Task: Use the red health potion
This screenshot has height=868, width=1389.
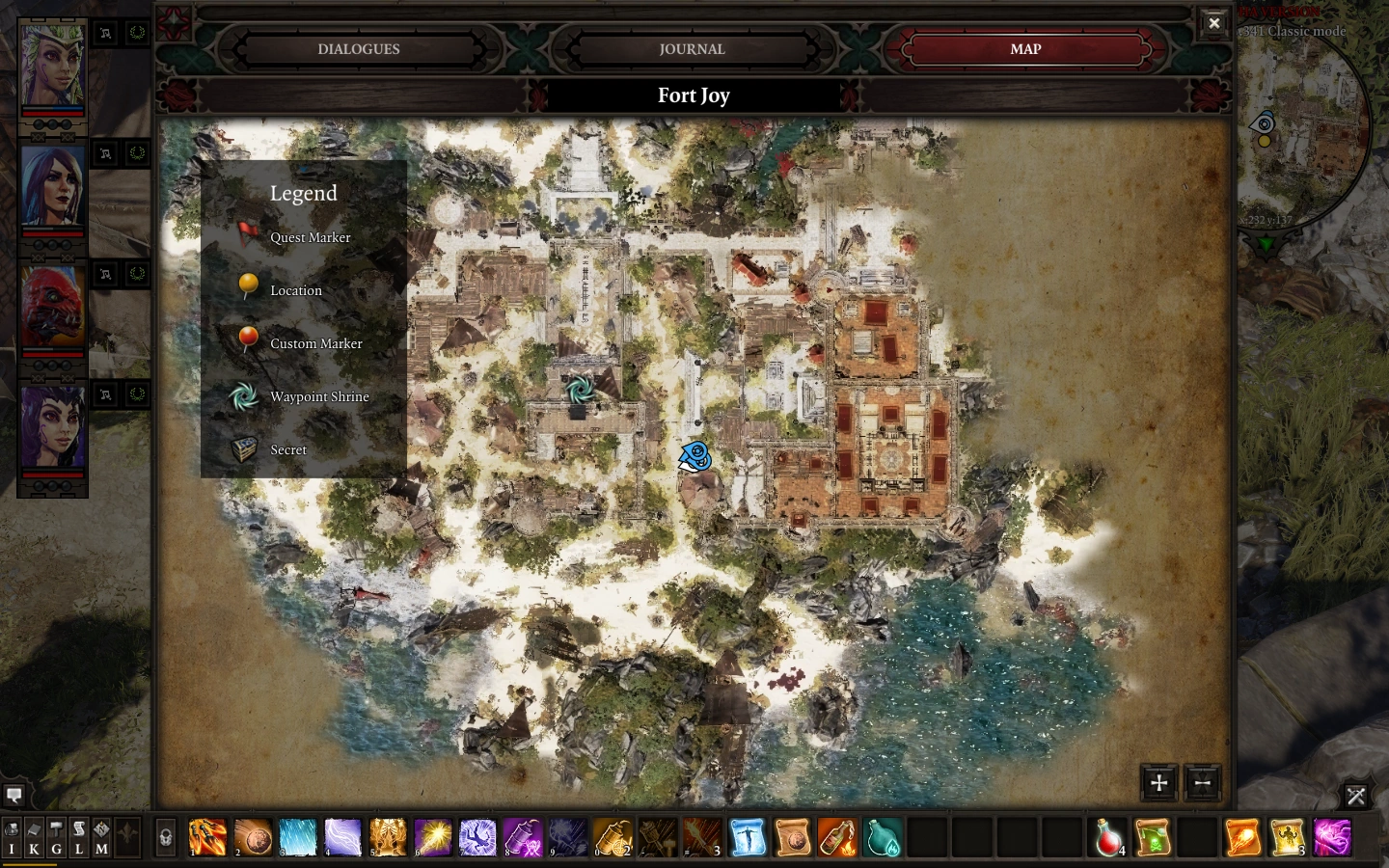Action: [1108, 837]
